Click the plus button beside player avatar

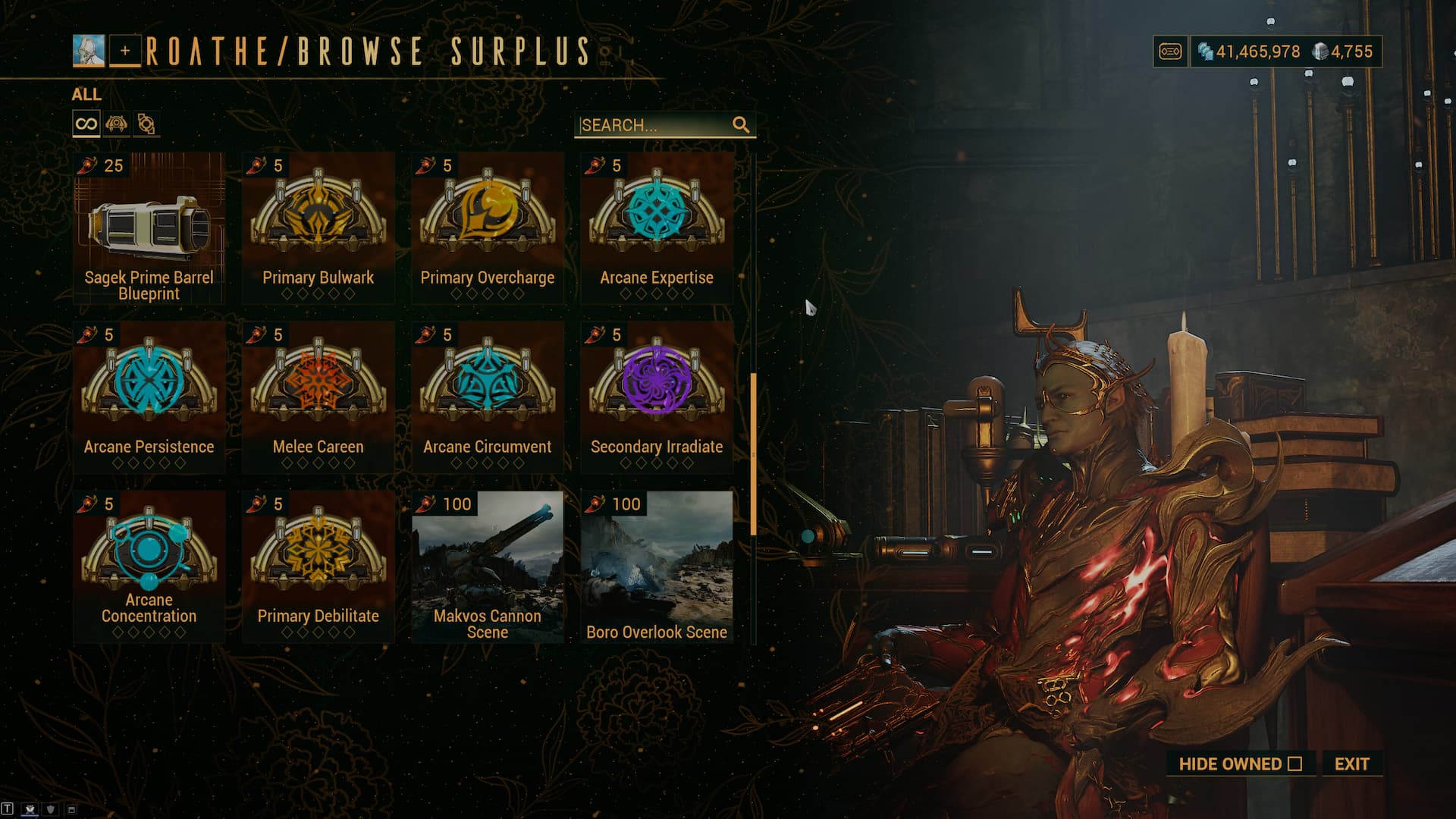tap(125, 51)
